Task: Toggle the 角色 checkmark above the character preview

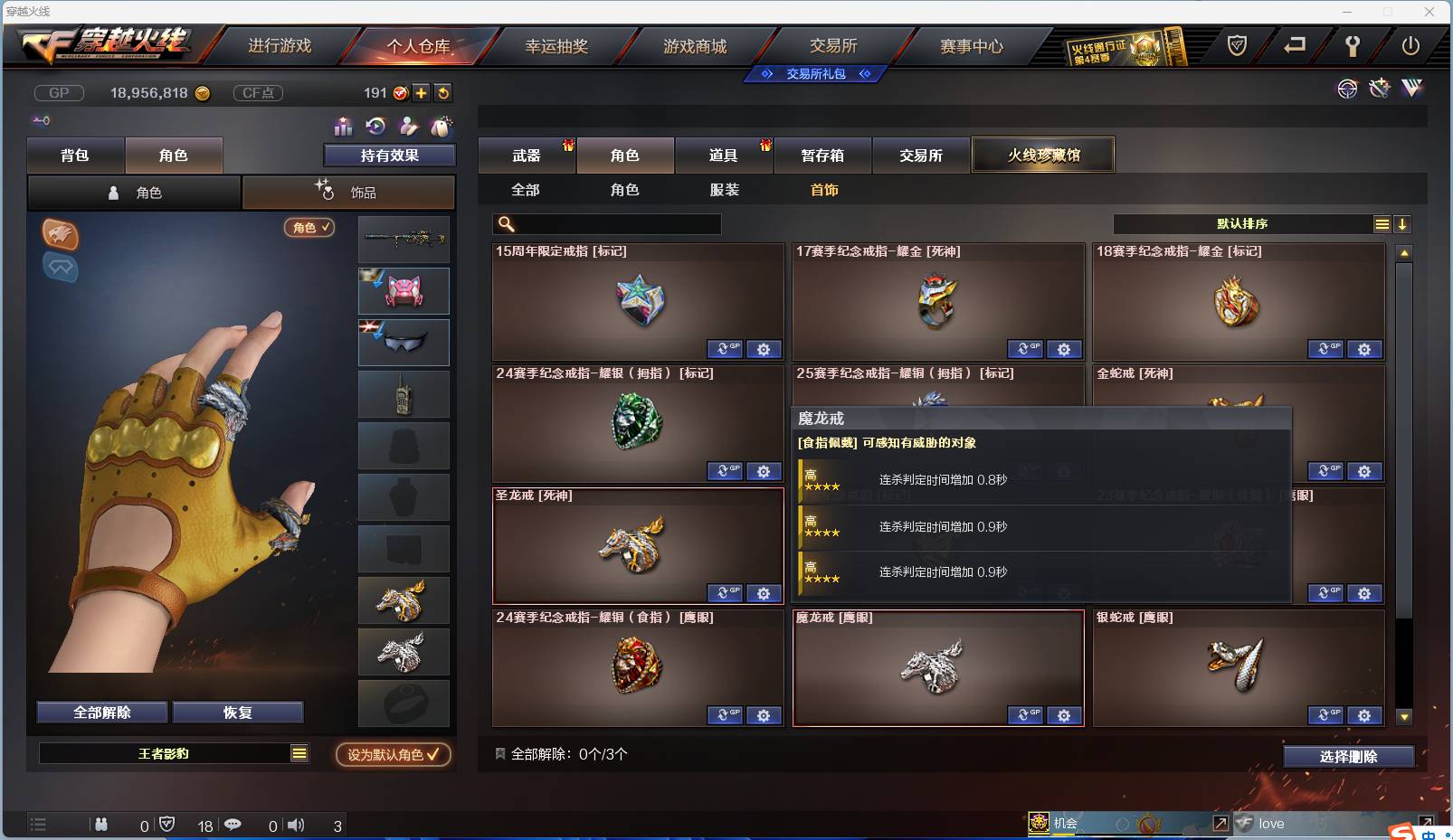Action: pyautogui.click(x=310, y=228)
